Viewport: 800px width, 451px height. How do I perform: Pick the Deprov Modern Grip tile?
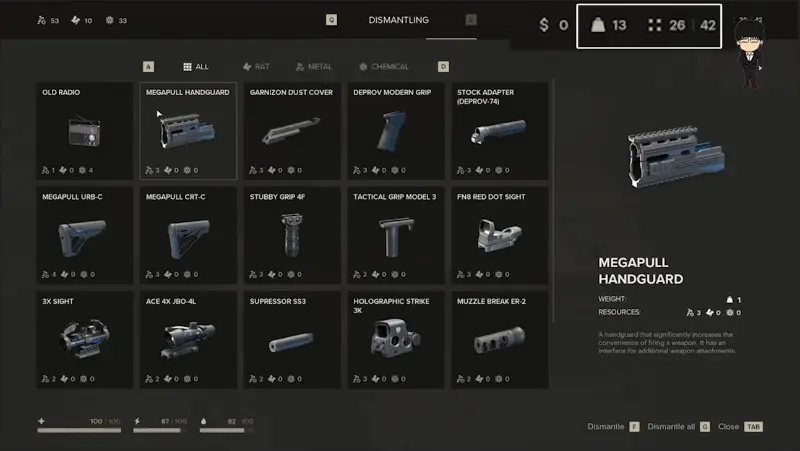[396, 131]
